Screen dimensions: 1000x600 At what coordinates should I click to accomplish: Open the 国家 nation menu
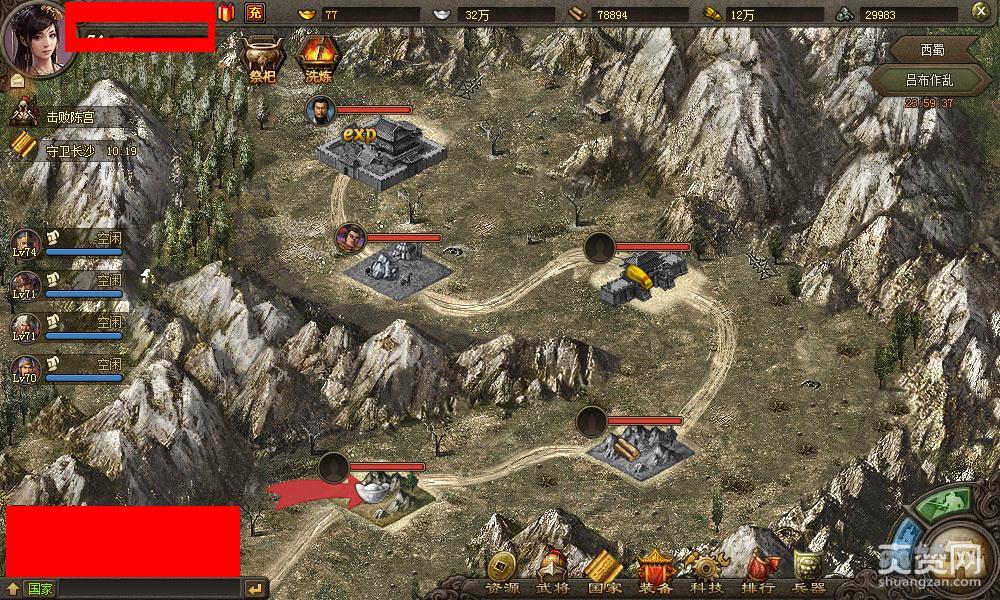point(603,573)
